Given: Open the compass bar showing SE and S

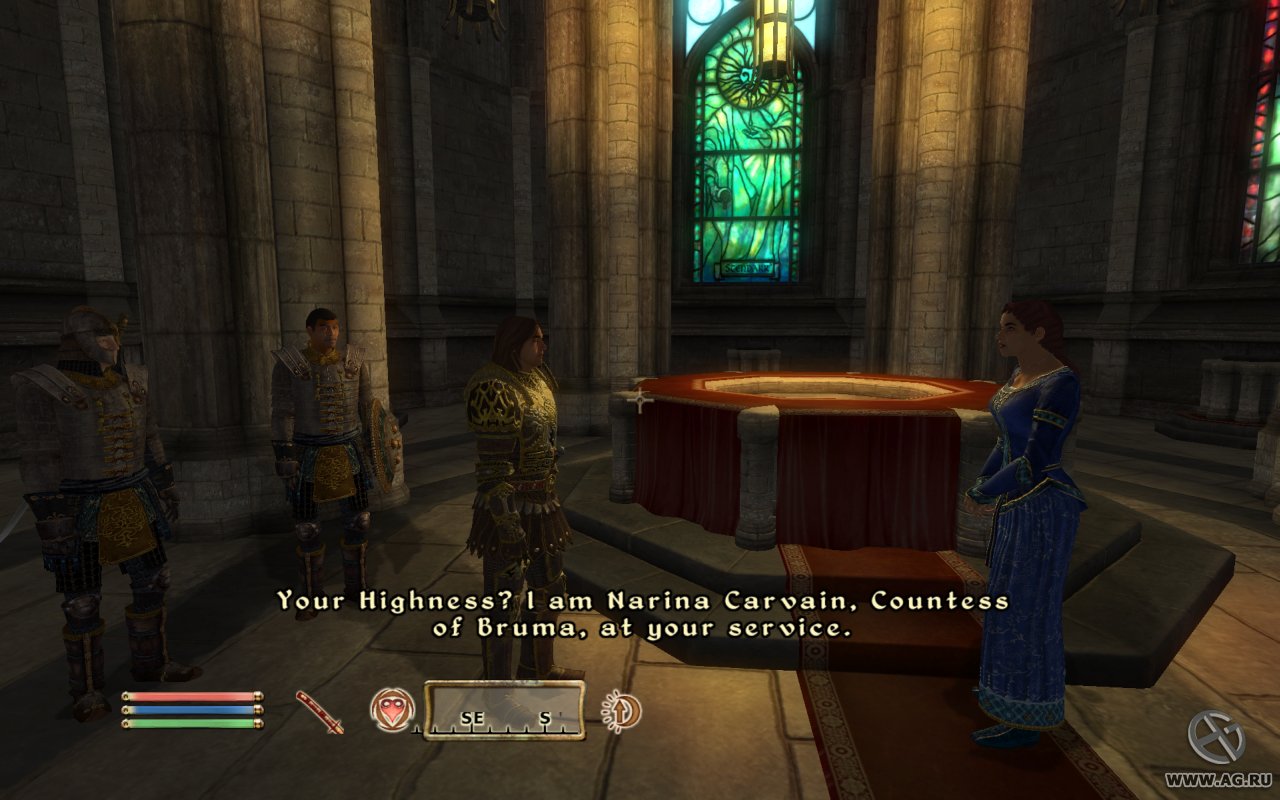Looking at the screenshot, I should 504,711.
